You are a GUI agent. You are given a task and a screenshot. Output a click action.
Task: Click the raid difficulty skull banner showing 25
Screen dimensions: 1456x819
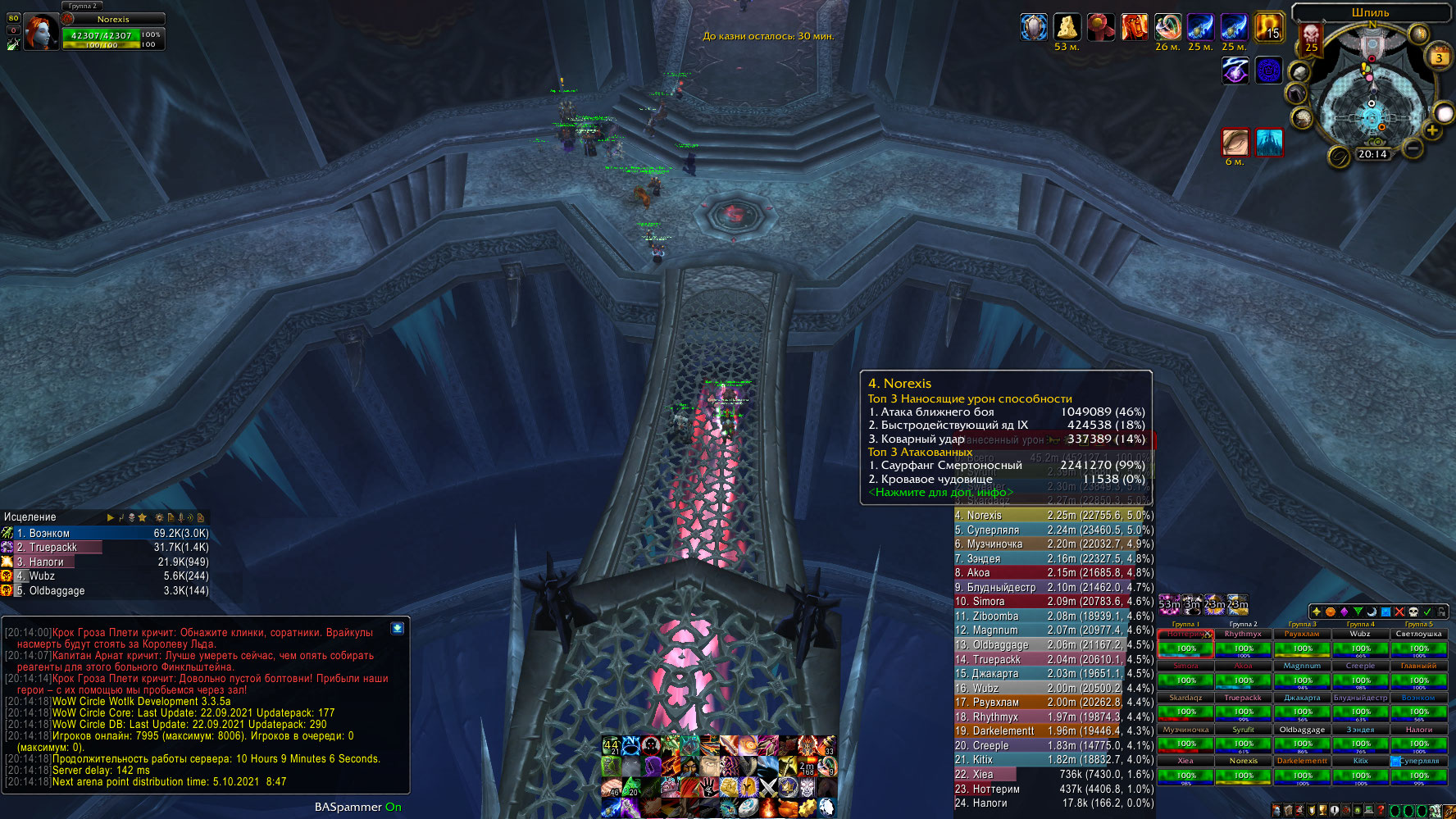[1311, 39]
